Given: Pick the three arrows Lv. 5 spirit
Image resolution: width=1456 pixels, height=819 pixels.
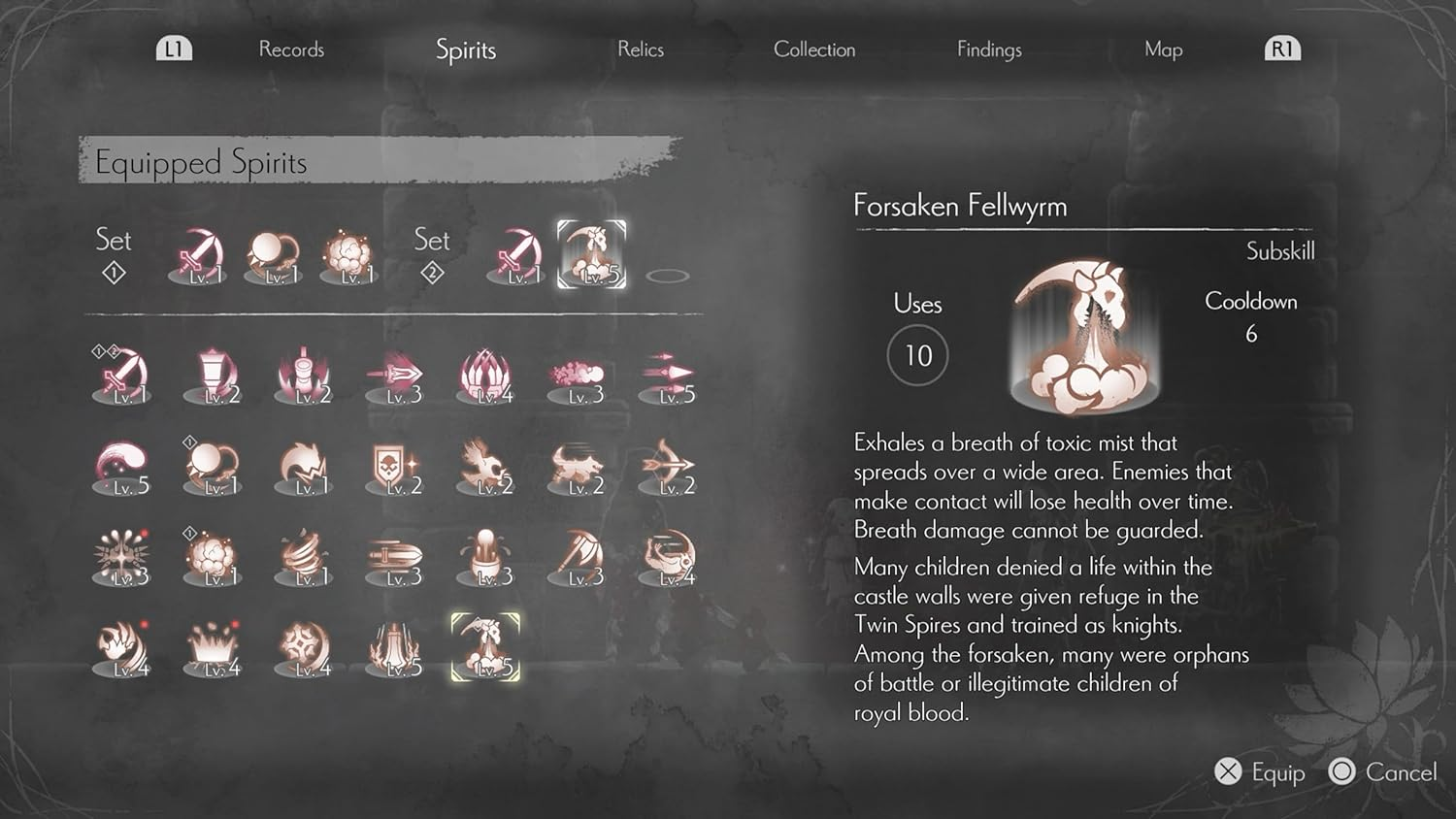Looking at the screenshot, I should coord(668,377).
